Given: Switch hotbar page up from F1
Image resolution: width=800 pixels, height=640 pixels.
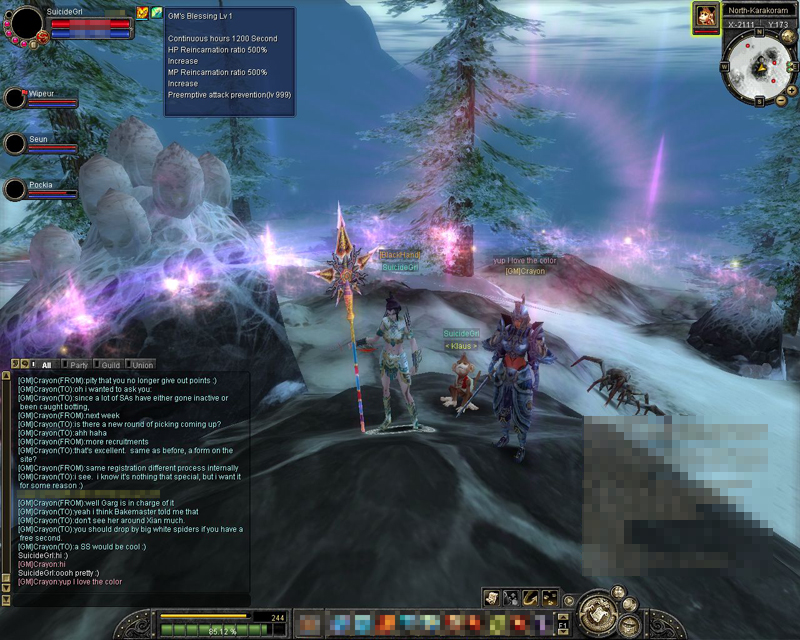Looking at the screenshot, I should point(563,616).
